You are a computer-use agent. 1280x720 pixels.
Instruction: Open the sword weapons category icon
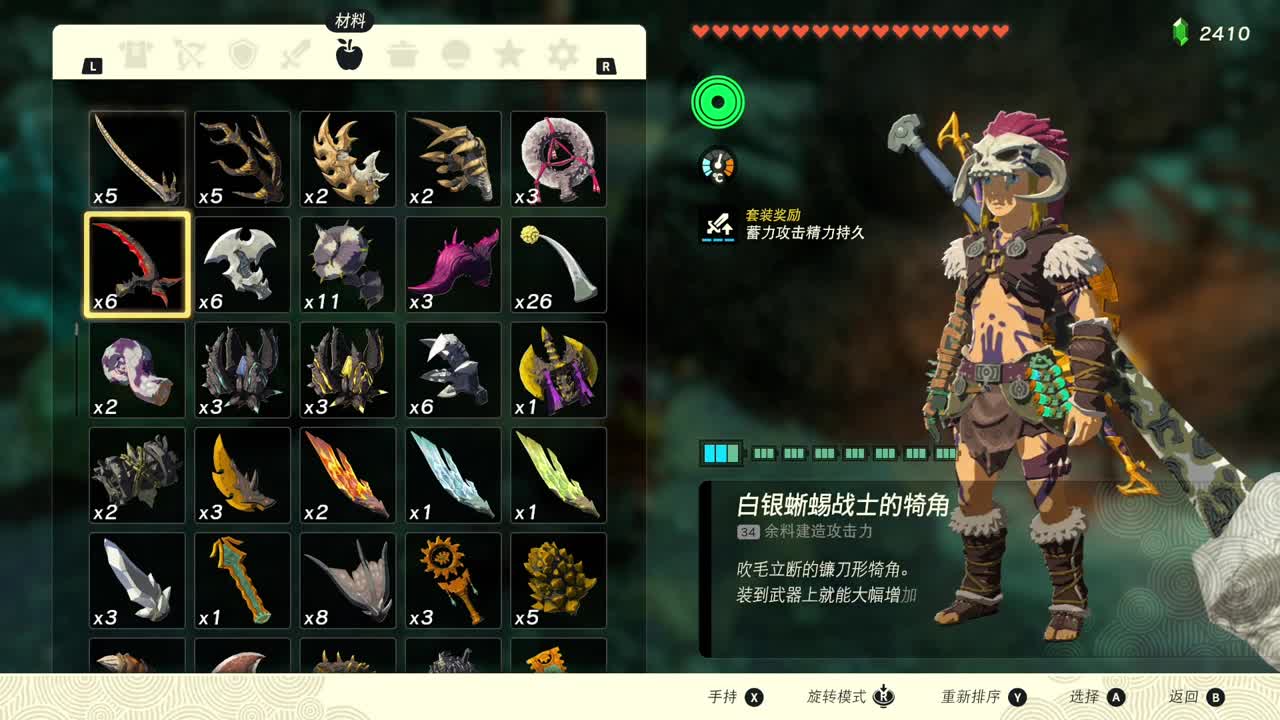click(x=296, y=55)
